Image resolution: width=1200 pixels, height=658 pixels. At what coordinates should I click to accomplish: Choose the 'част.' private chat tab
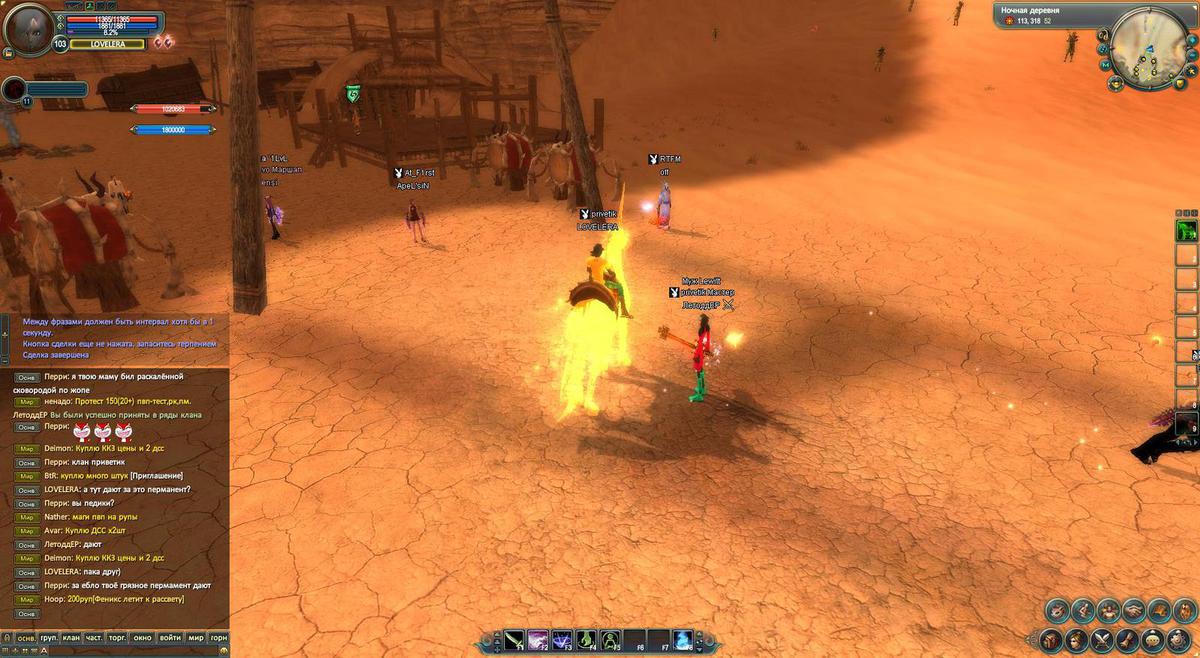94,637
